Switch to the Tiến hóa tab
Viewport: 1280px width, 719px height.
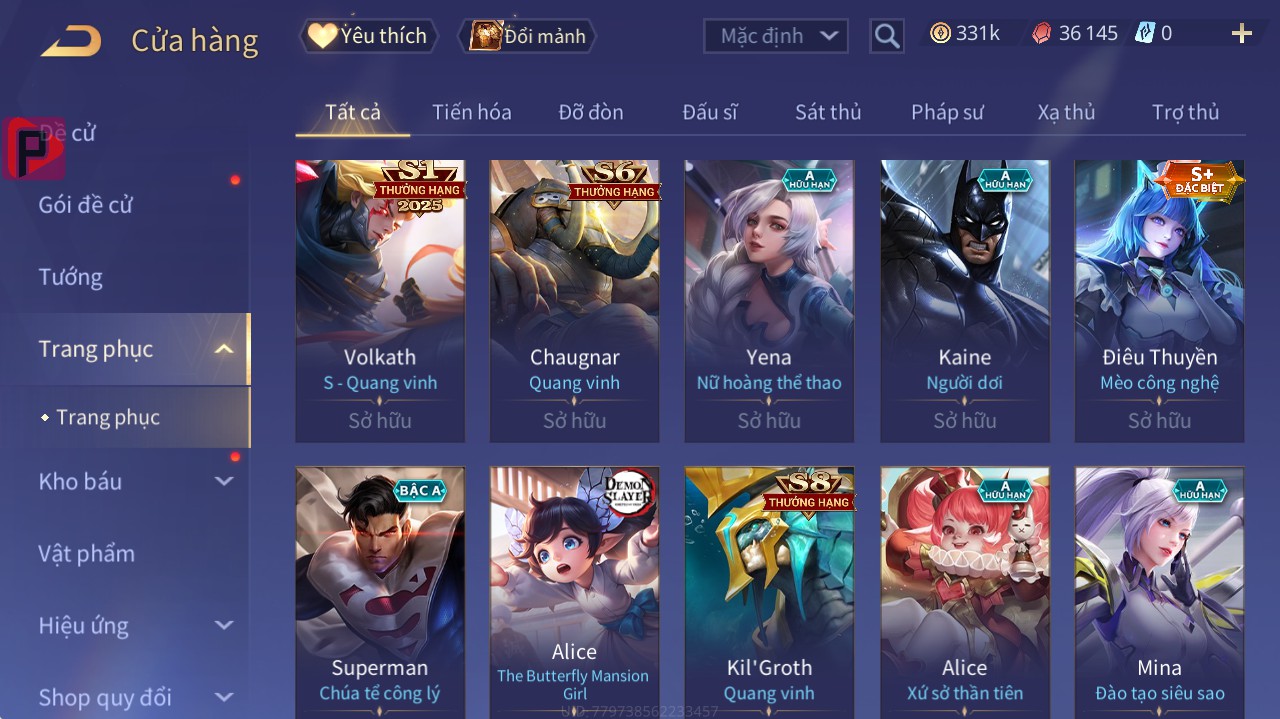pos(471,112)
